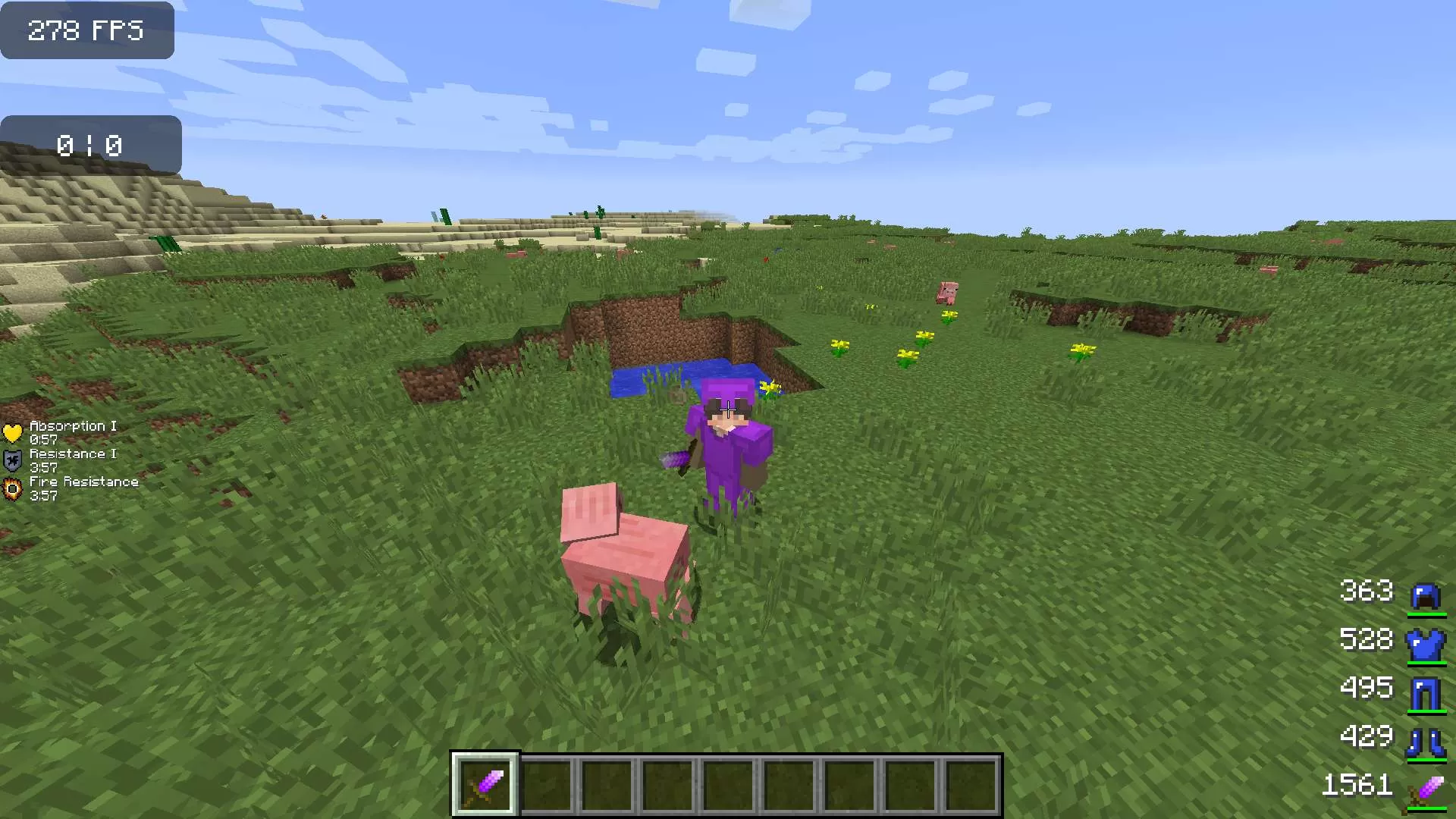This screenshot has width=1456, height=819.
Task: Select the last hotbar slot
Action: 973,783
